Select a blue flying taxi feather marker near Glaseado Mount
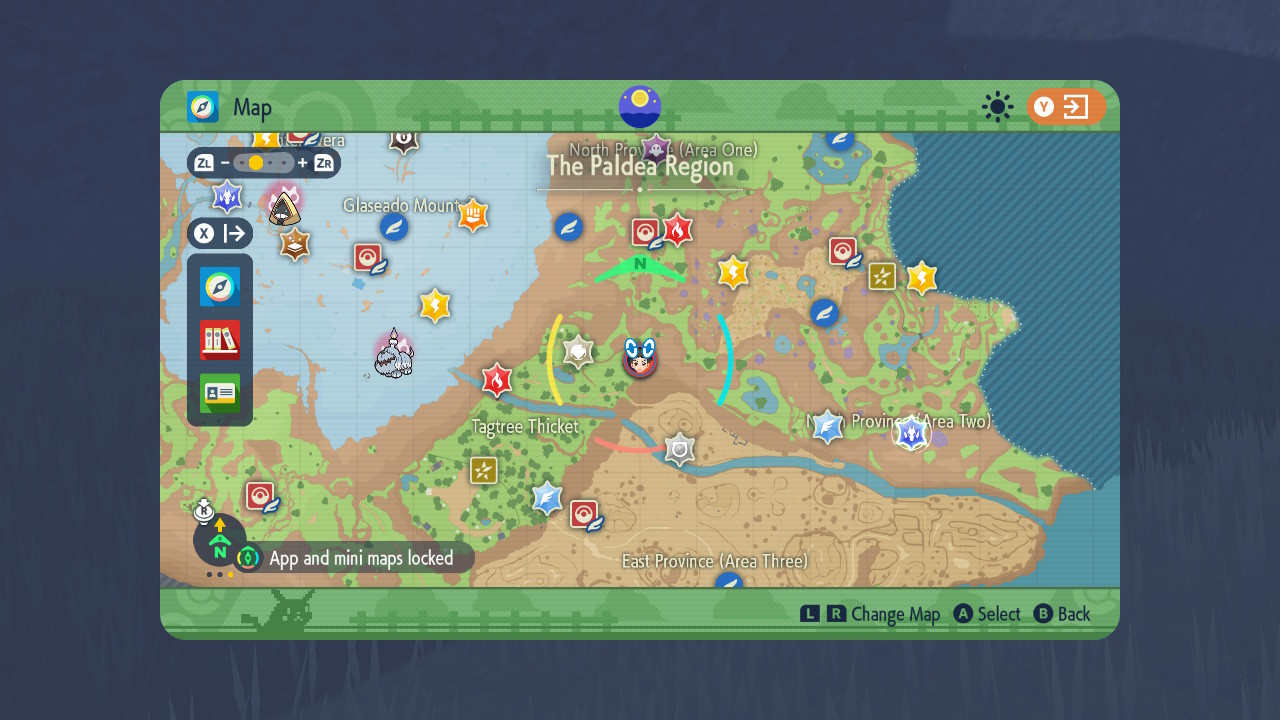Screen dimensions: 1280x720 coord(393,226)
